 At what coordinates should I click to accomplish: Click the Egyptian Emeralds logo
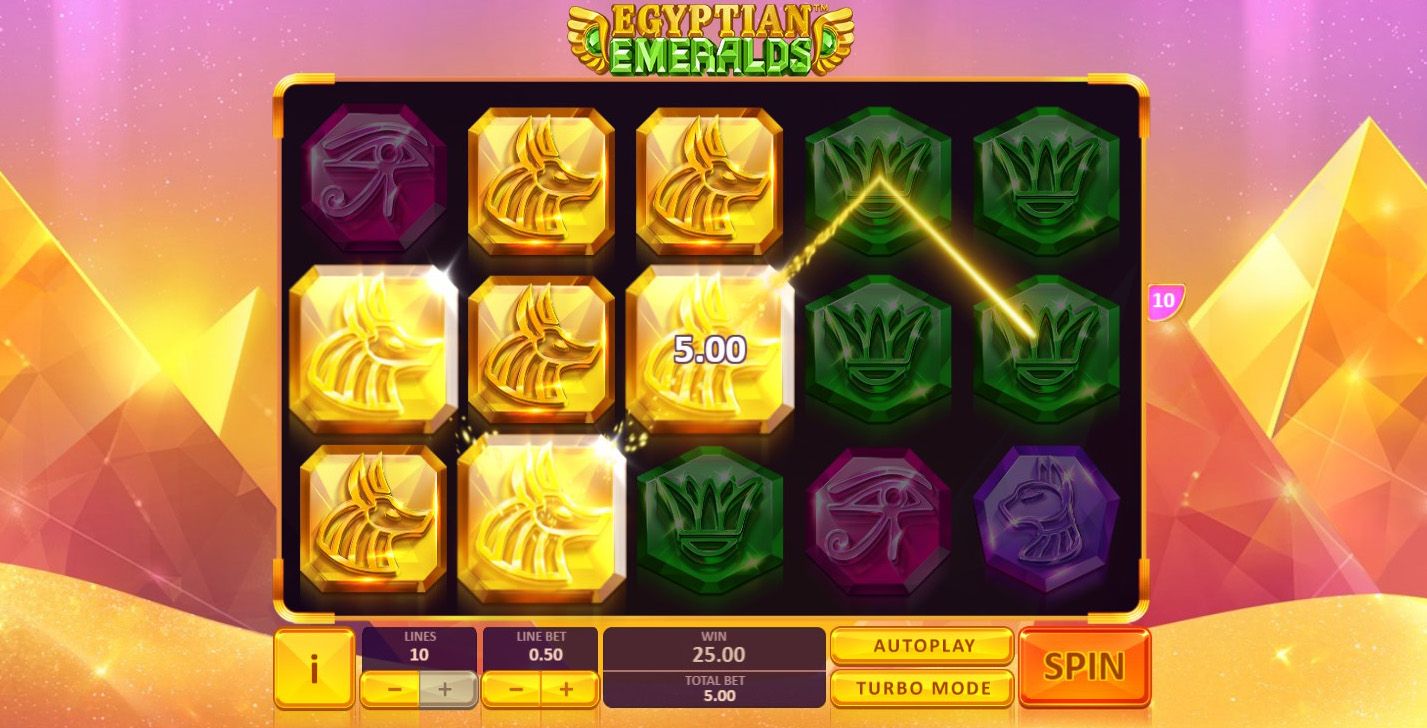tap(711, 35)
